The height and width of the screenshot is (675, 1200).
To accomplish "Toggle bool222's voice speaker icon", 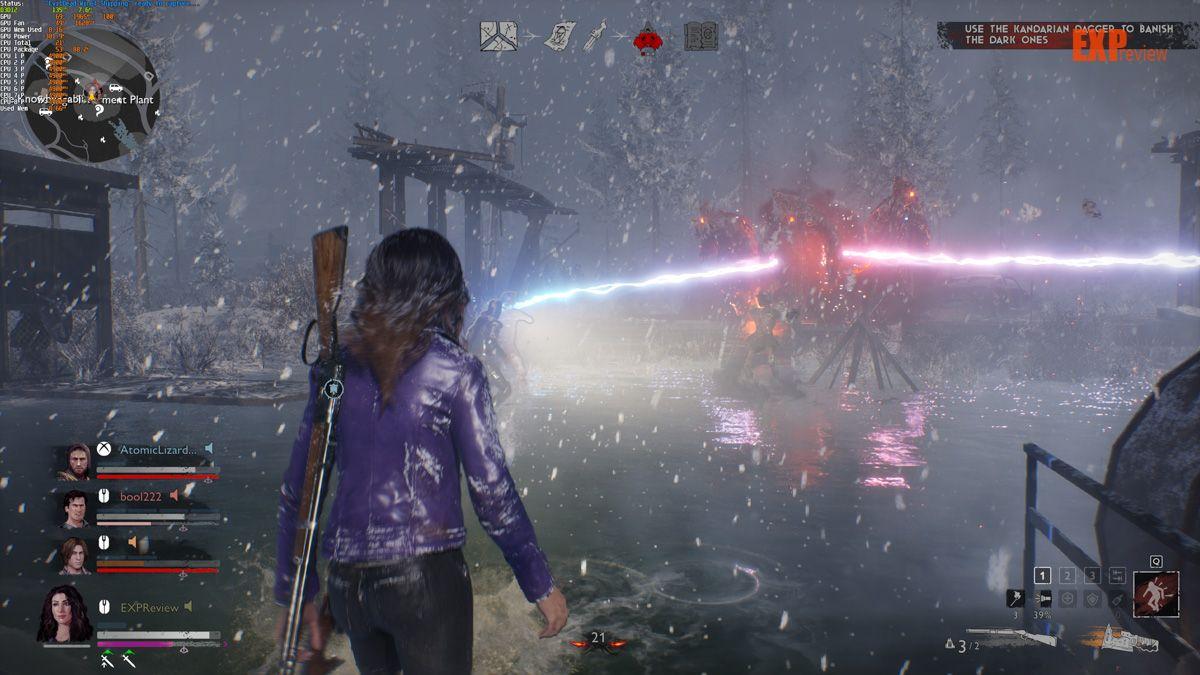I will (x=174, y=495).
